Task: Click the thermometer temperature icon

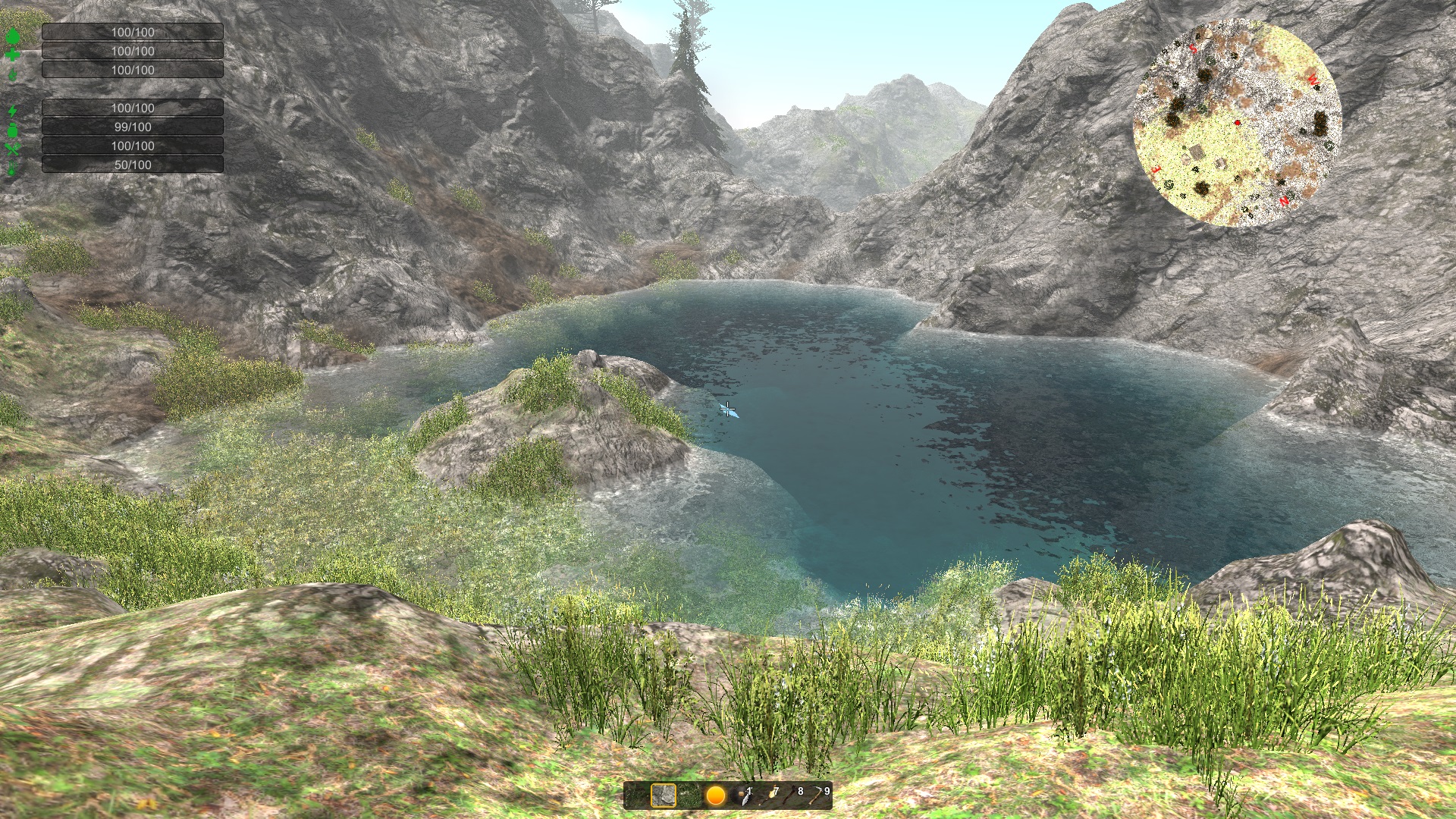Action: pyautogui.click(x=12, y=165)
